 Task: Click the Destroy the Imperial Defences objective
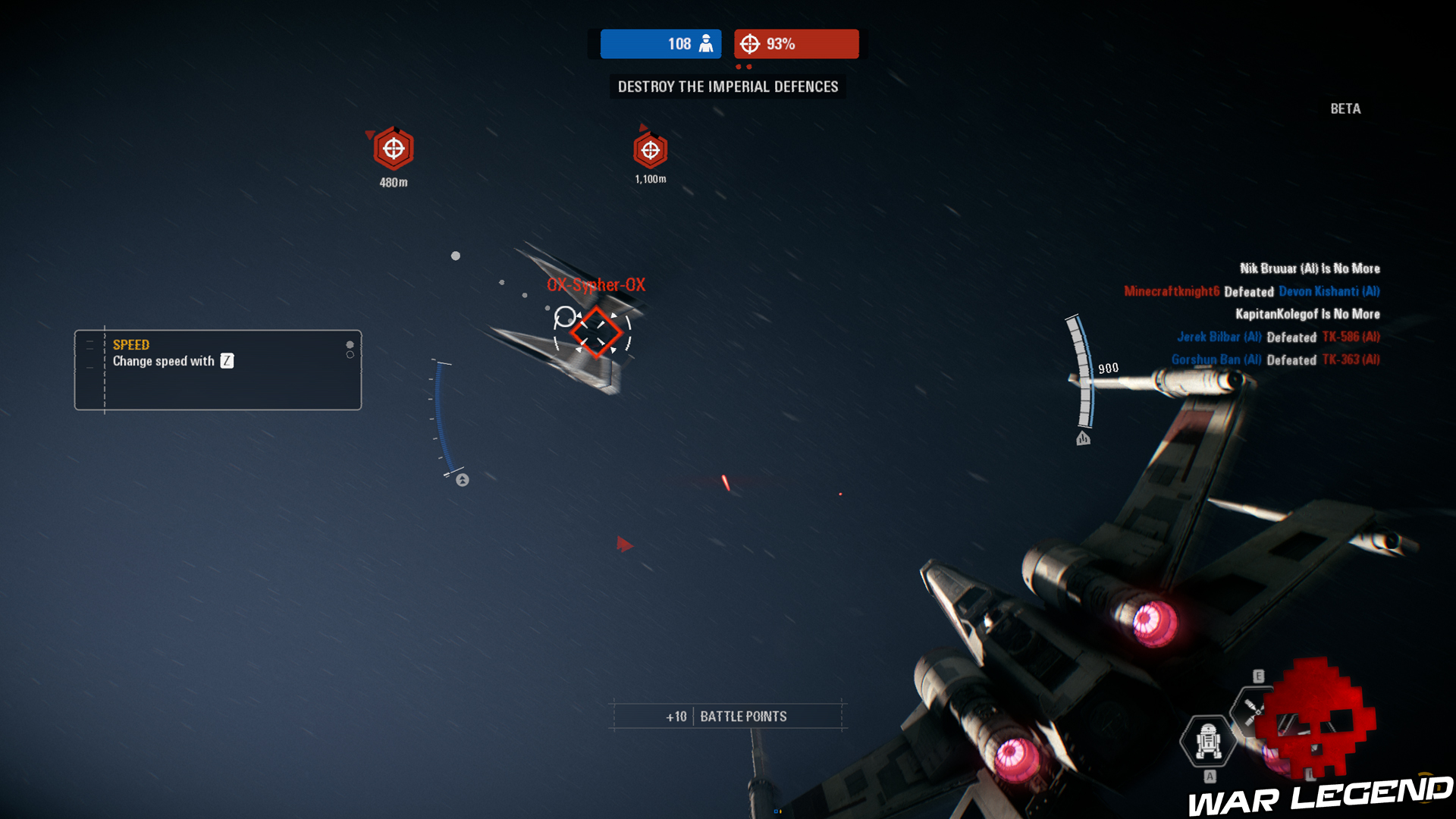pos(728,86)
